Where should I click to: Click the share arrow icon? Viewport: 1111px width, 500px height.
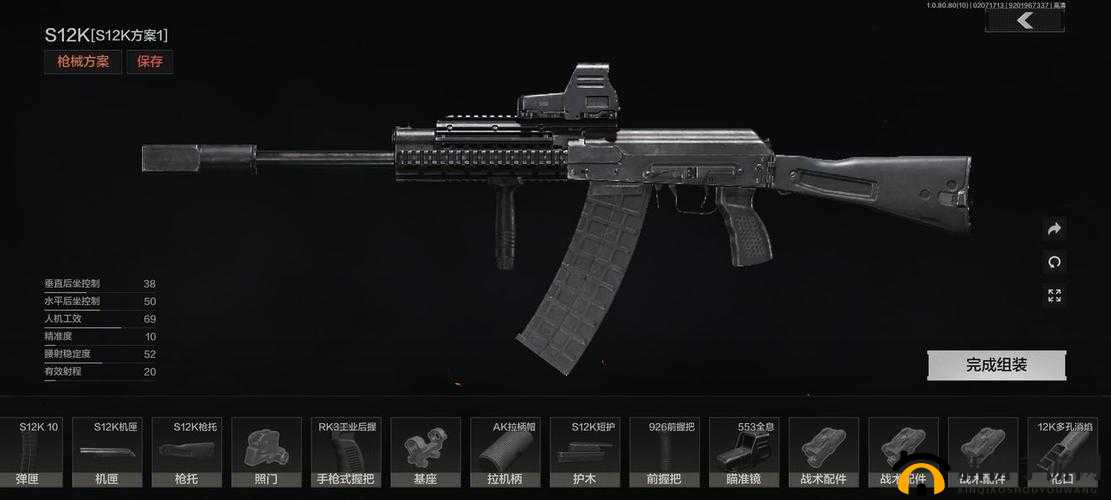coord(1054,229)
